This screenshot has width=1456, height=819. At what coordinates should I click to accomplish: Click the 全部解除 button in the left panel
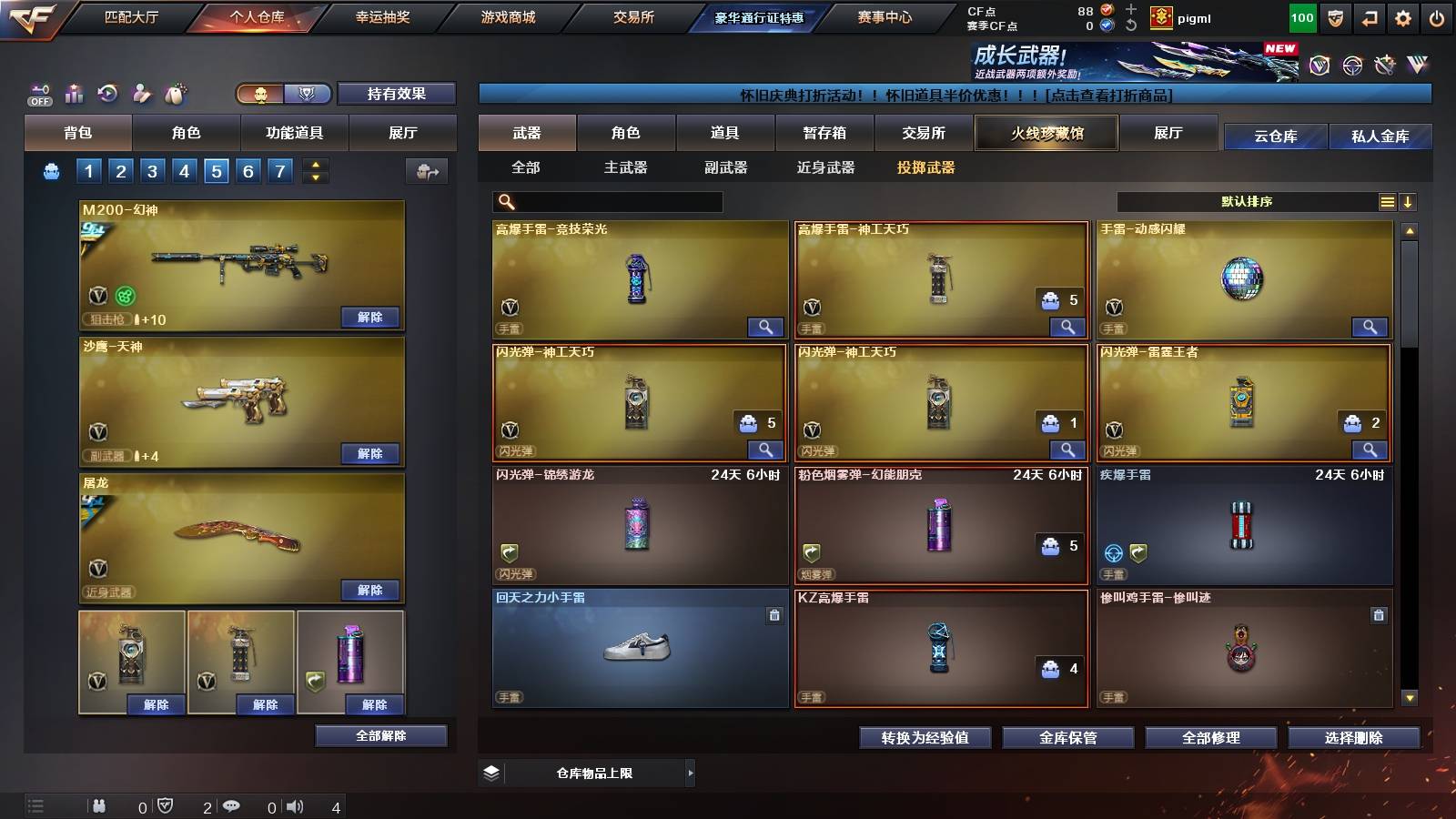pyautogui.click(x=381, y=735)
